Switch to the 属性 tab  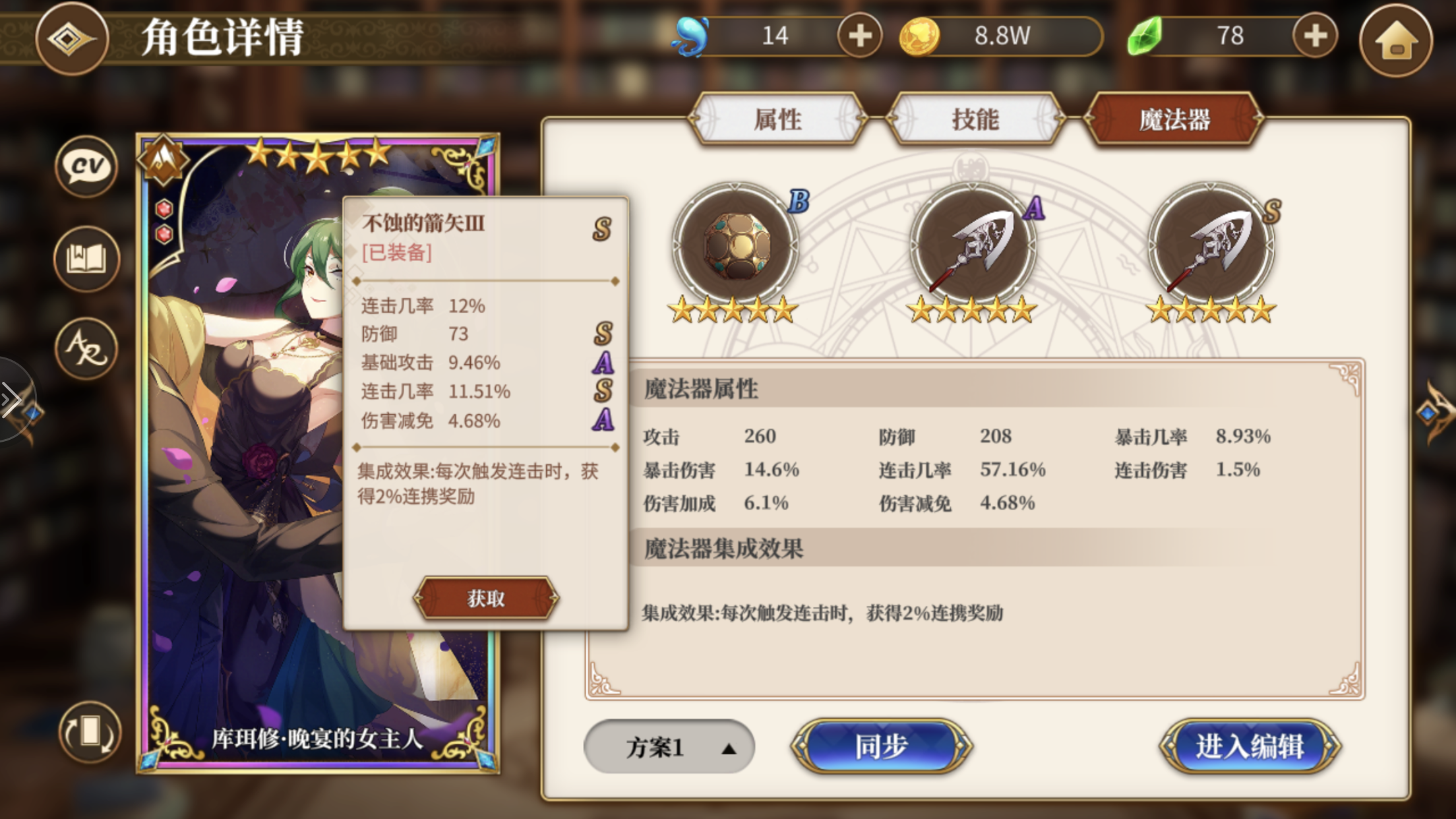779,119
